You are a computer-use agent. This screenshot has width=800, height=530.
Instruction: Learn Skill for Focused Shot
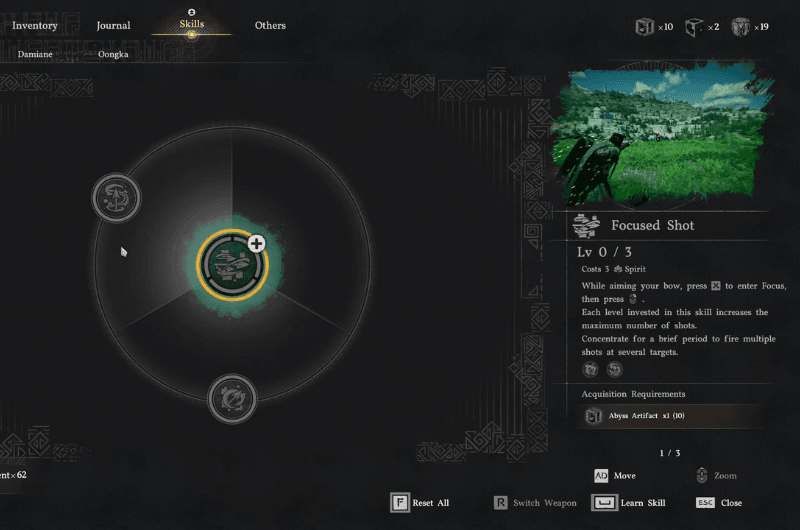[x=630, y=503]
